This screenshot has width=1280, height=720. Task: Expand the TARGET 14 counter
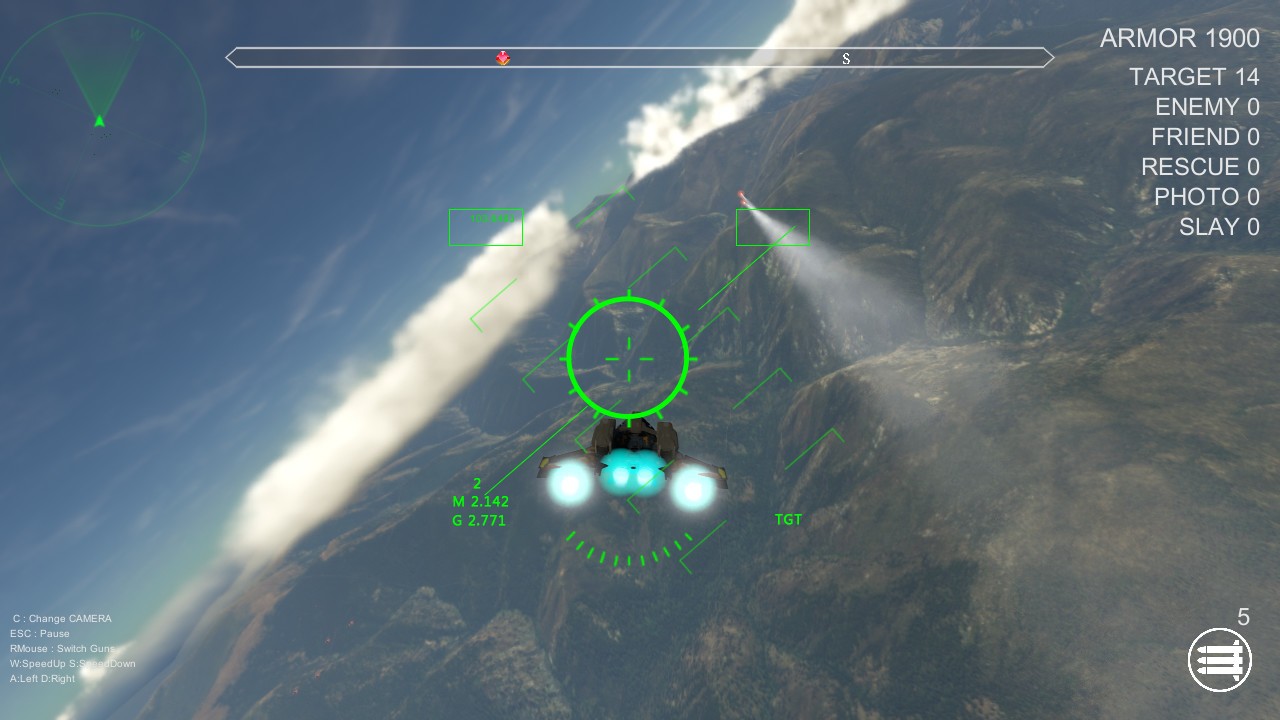(x=1195, y=76)
